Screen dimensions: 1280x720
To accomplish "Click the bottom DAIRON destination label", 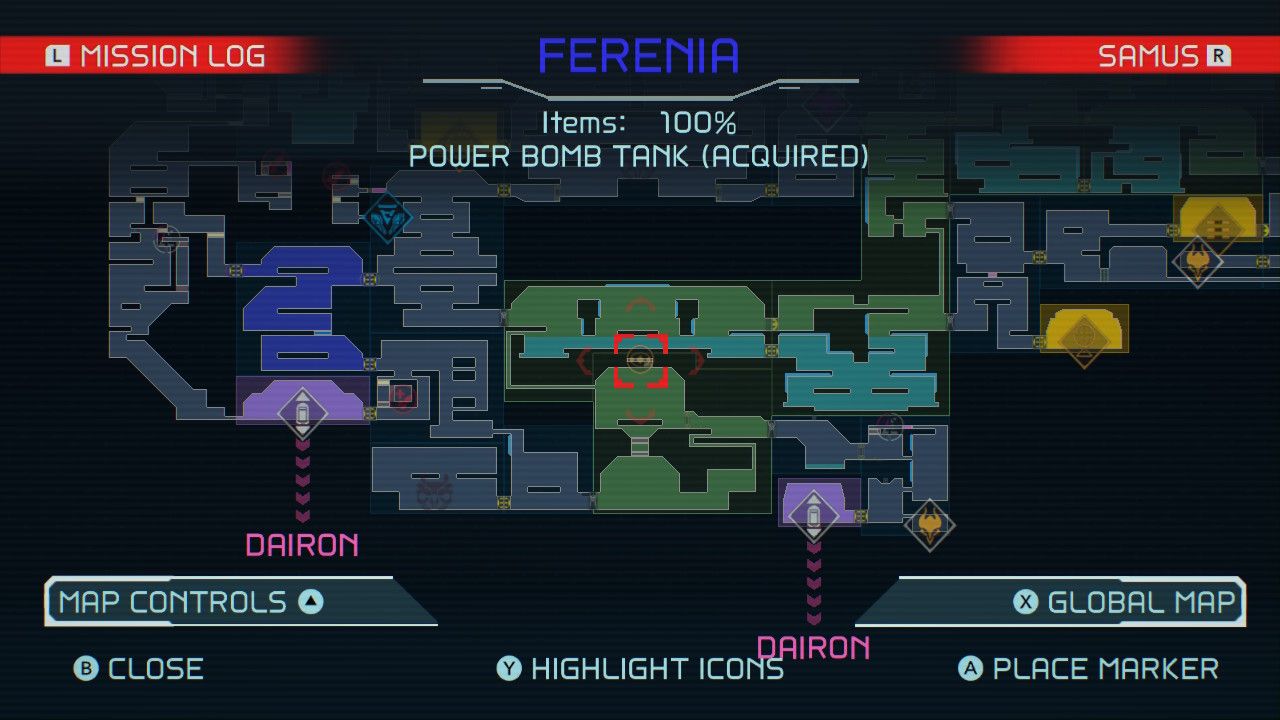I will [815, 648].
